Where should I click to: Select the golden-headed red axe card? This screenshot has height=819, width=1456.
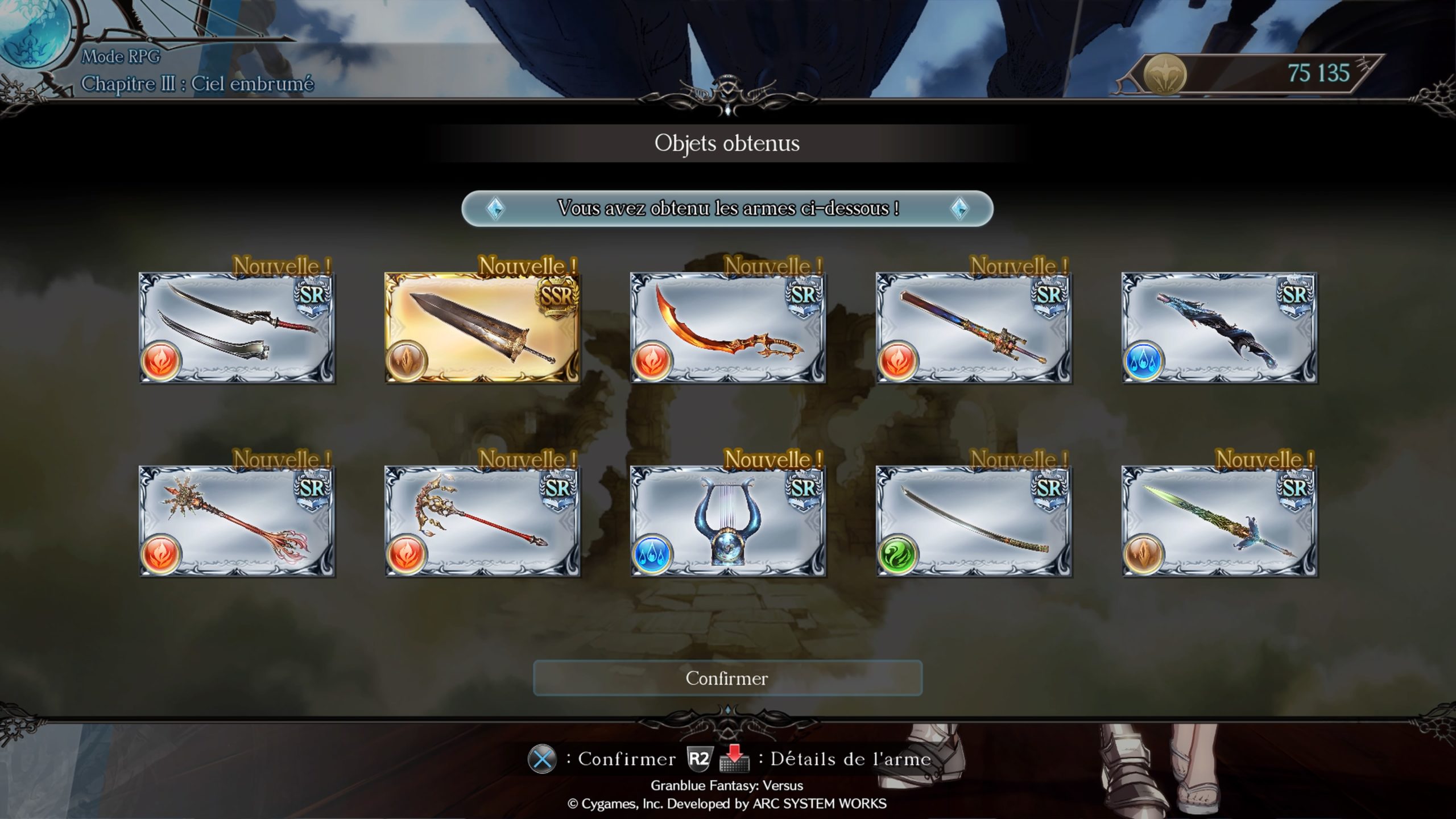click(482, 522)
